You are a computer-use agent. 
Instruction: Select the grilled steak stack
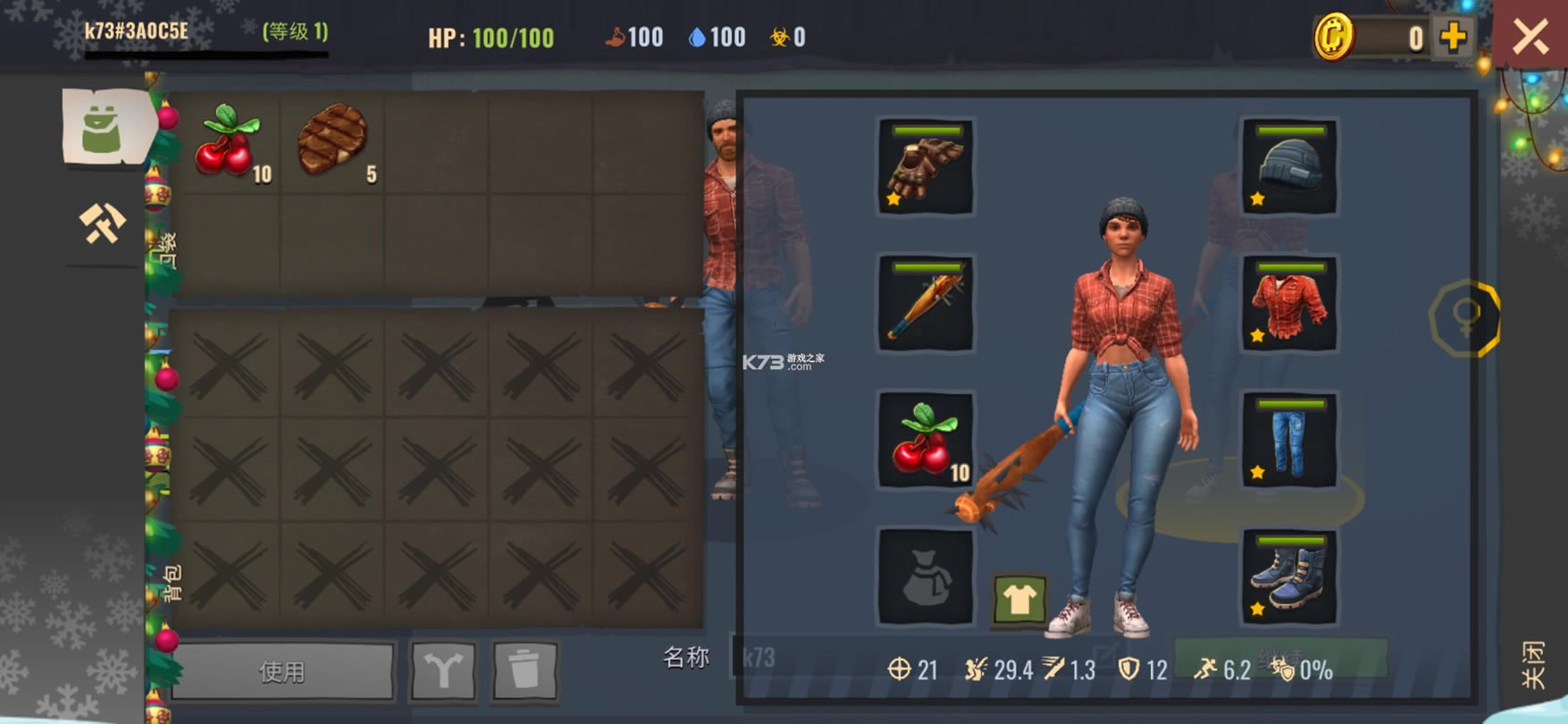332,142
